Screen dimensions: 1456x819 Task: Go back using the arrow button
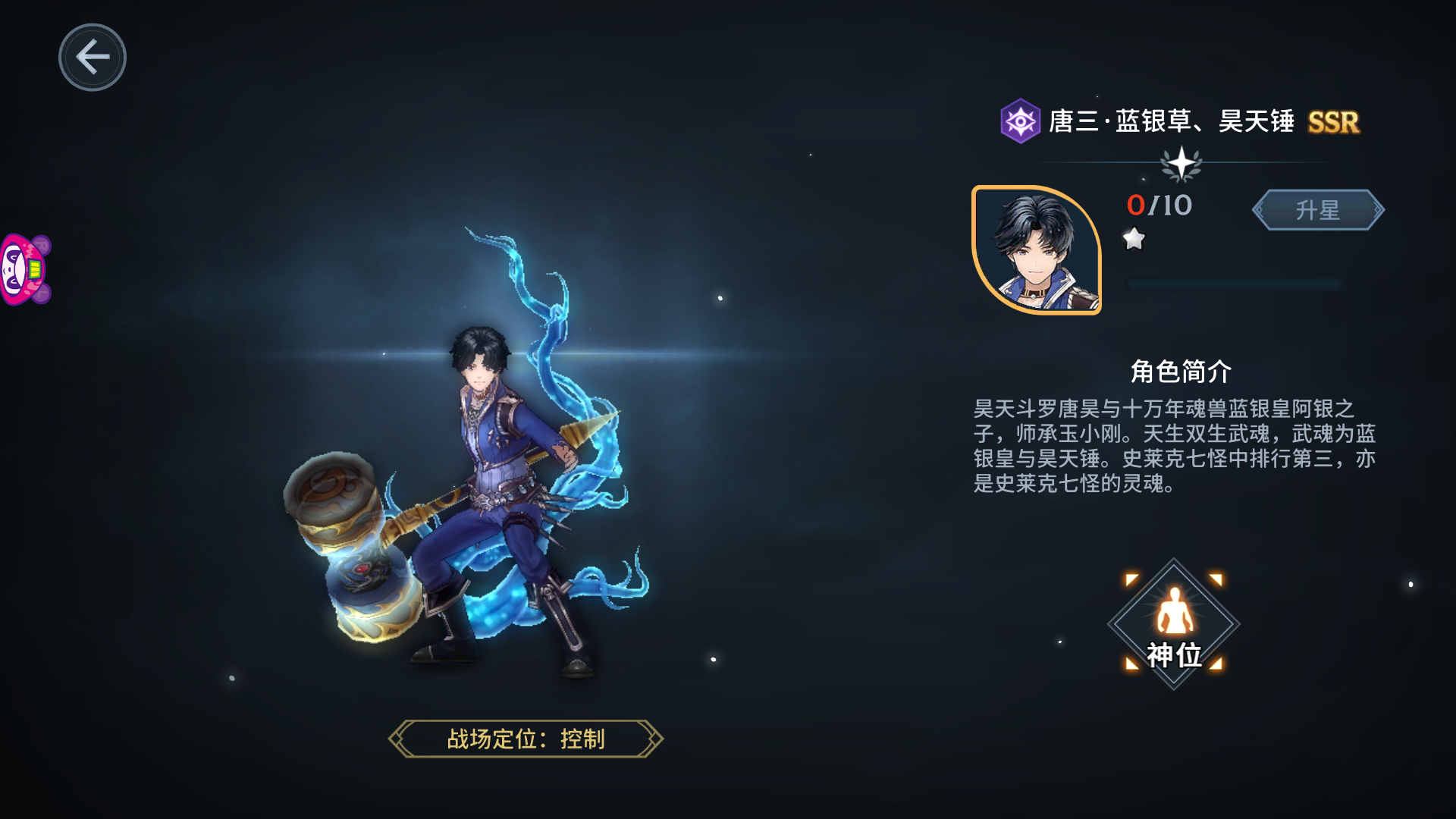[93, 58]
